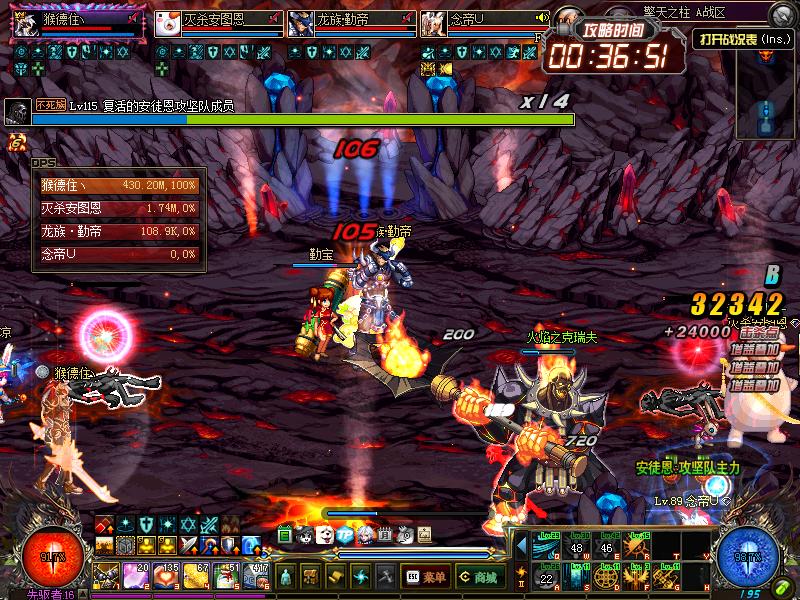Expand skill bar with left arrow
Image resolution: width=800 pixels, height=600 pixels.
click(520, 546)
